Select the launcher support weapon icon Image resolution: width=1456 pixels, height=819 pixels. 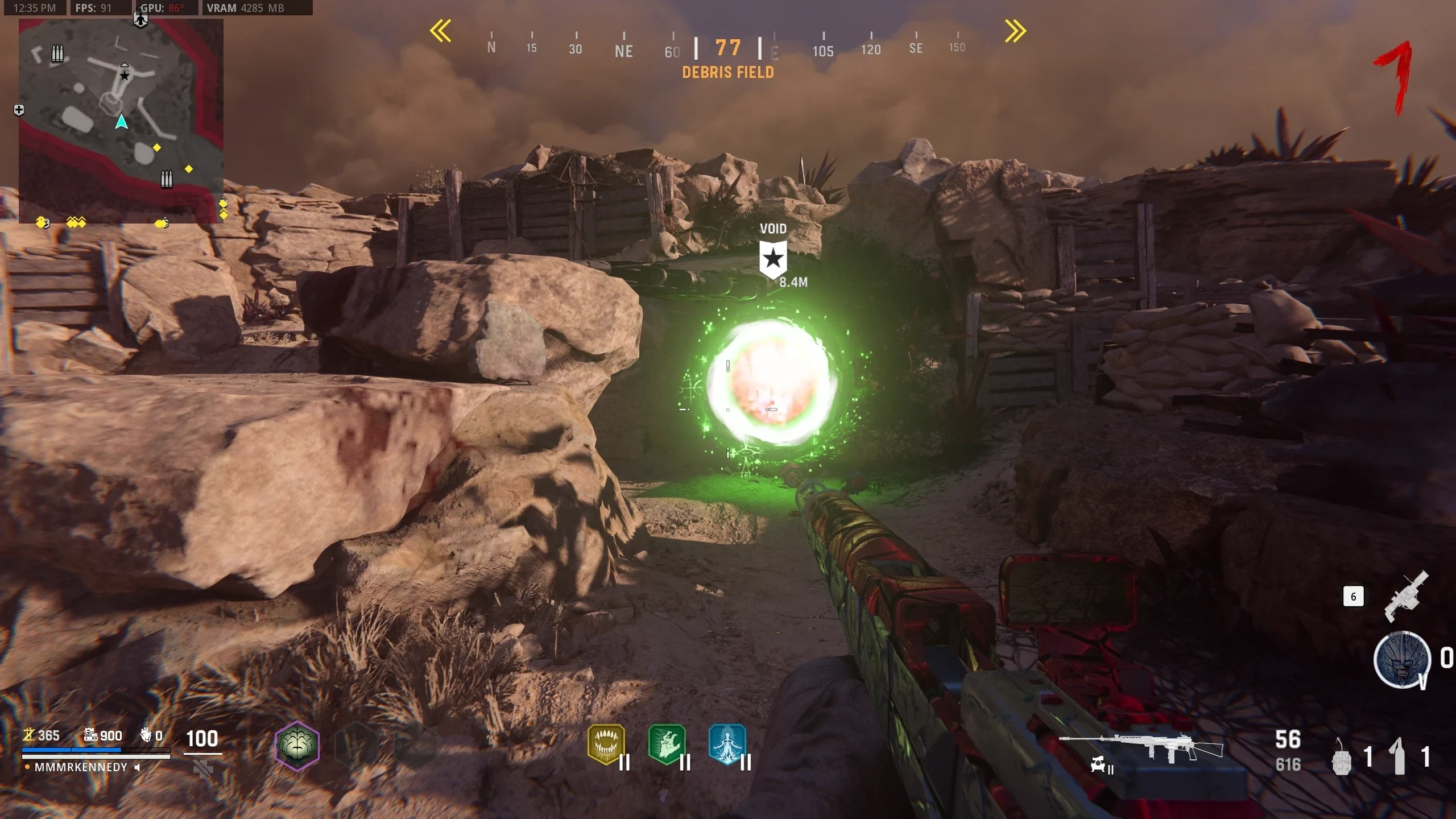[x=1406, y=596]
